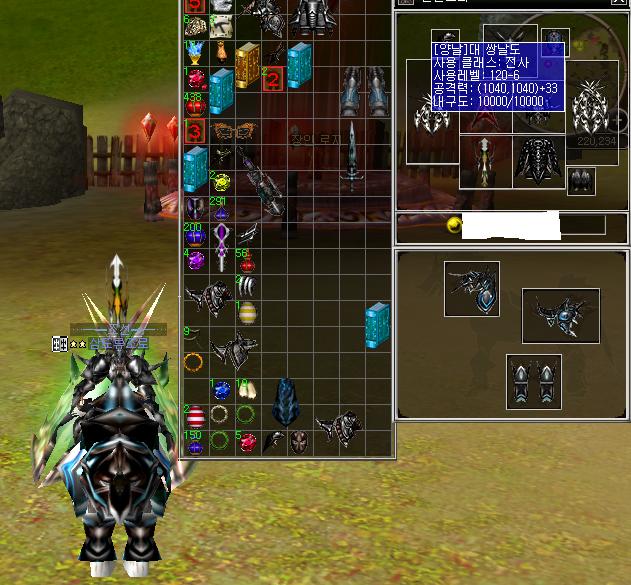Select the golden book in inventory

click(247, 63)
